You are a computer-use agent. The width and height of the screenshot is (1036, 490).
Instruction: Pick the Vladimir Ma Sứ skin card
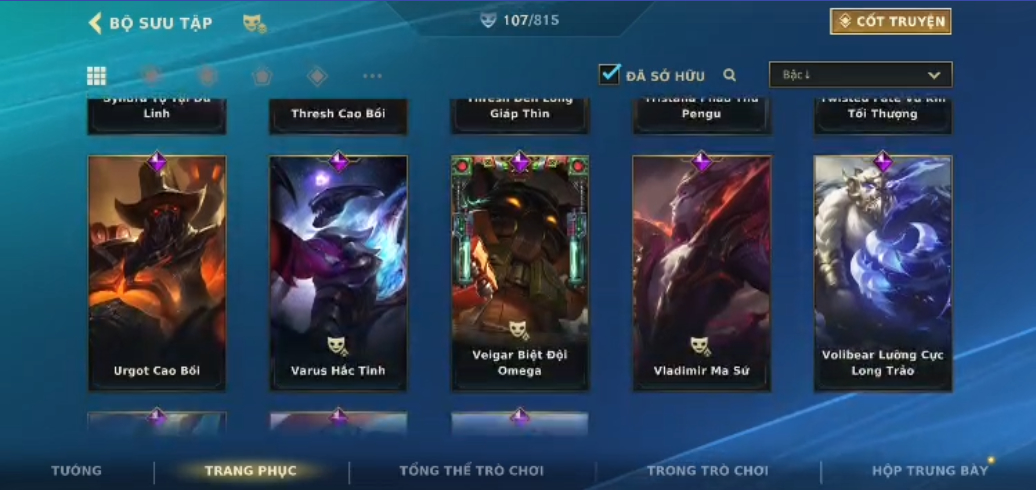coord(701,272)
